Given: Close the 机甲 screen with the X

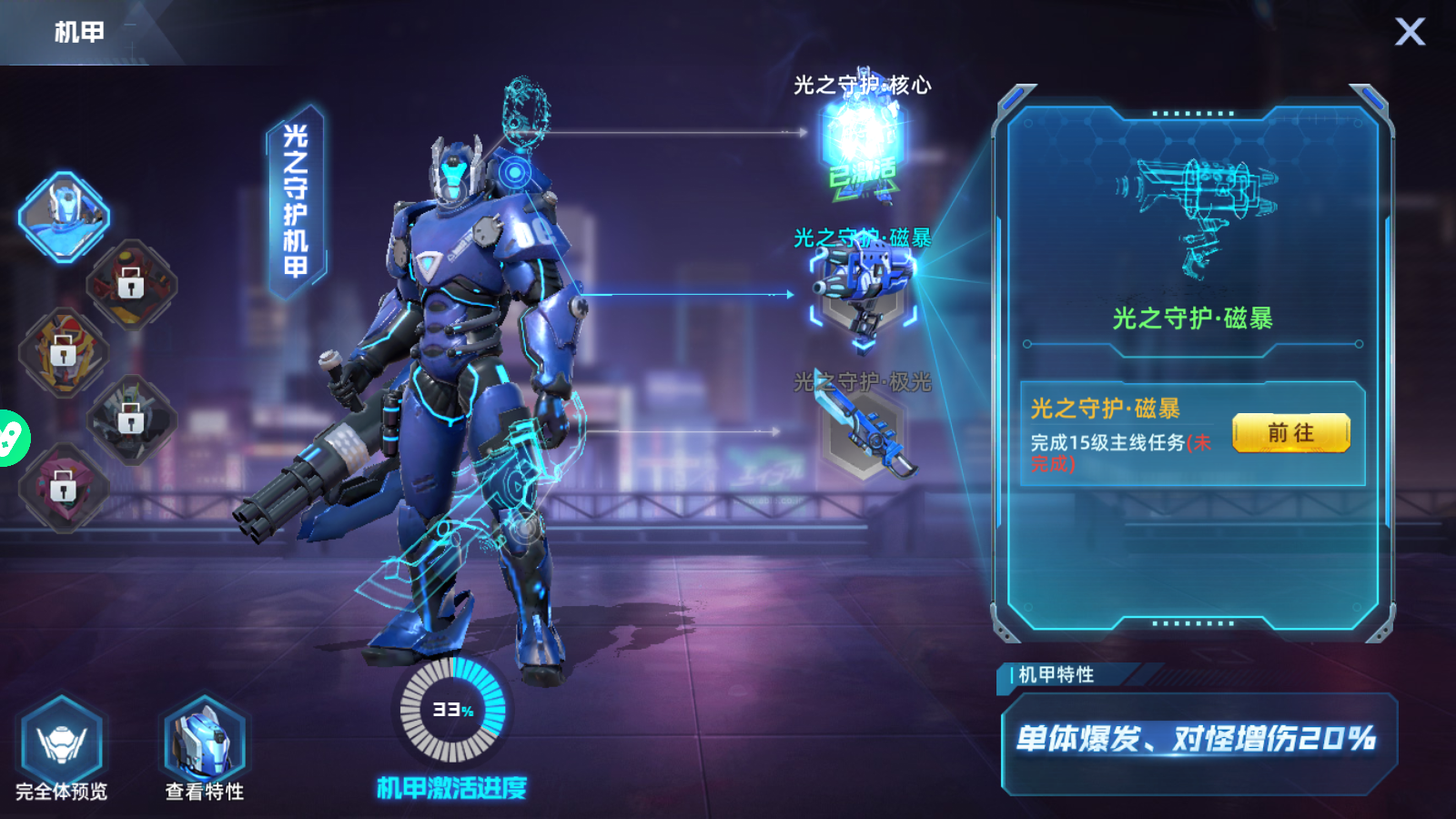Looking at the screenshot, I should pos(1410,33).
